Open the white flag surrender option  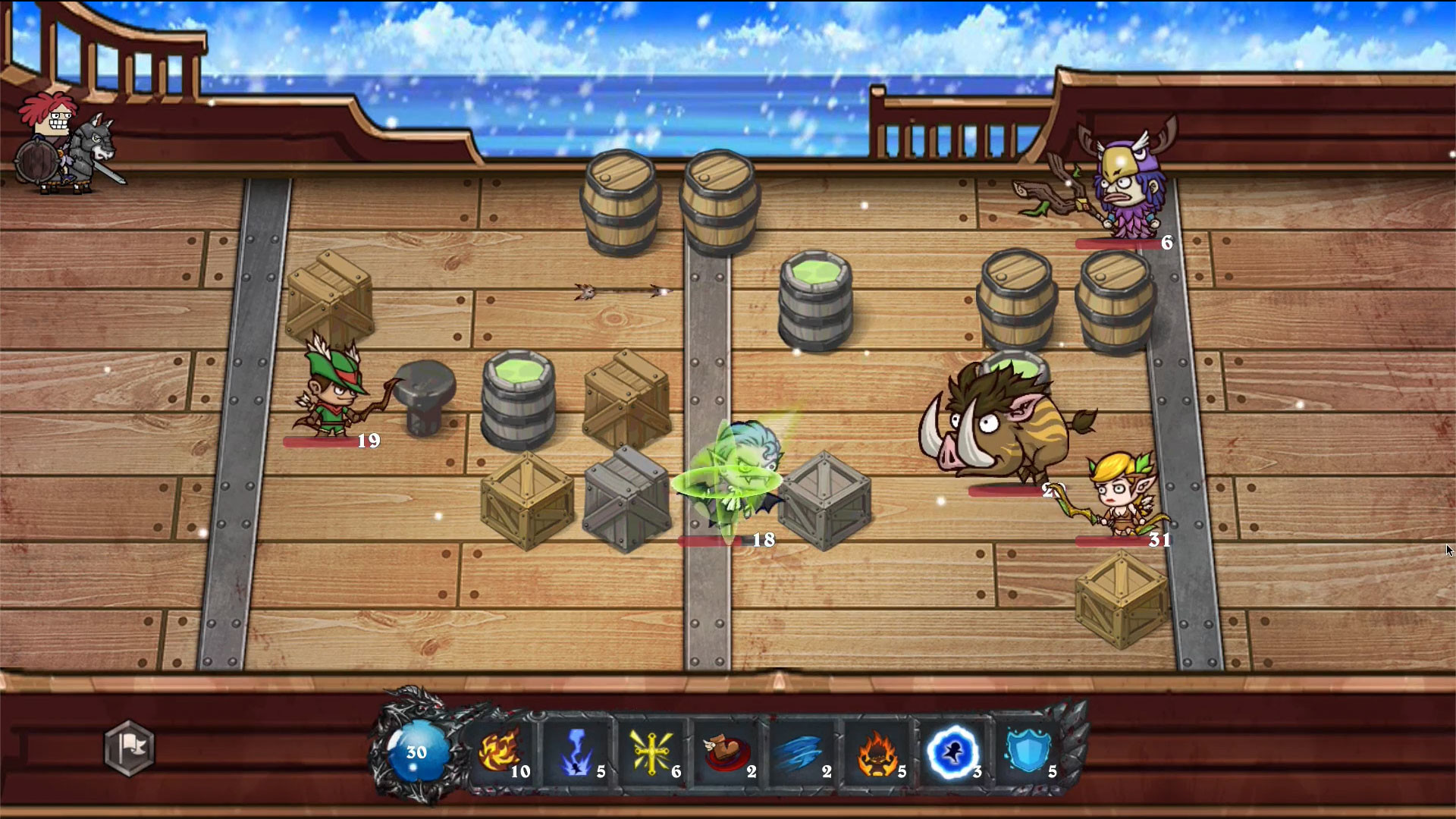(129, 749)
